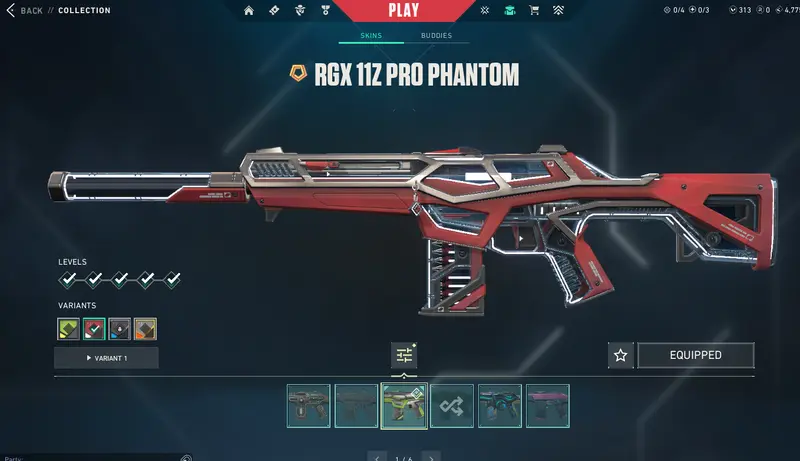This screenshot has width=800, height=461.
Task: Go to the next page of skins
Action: [432, 457]
